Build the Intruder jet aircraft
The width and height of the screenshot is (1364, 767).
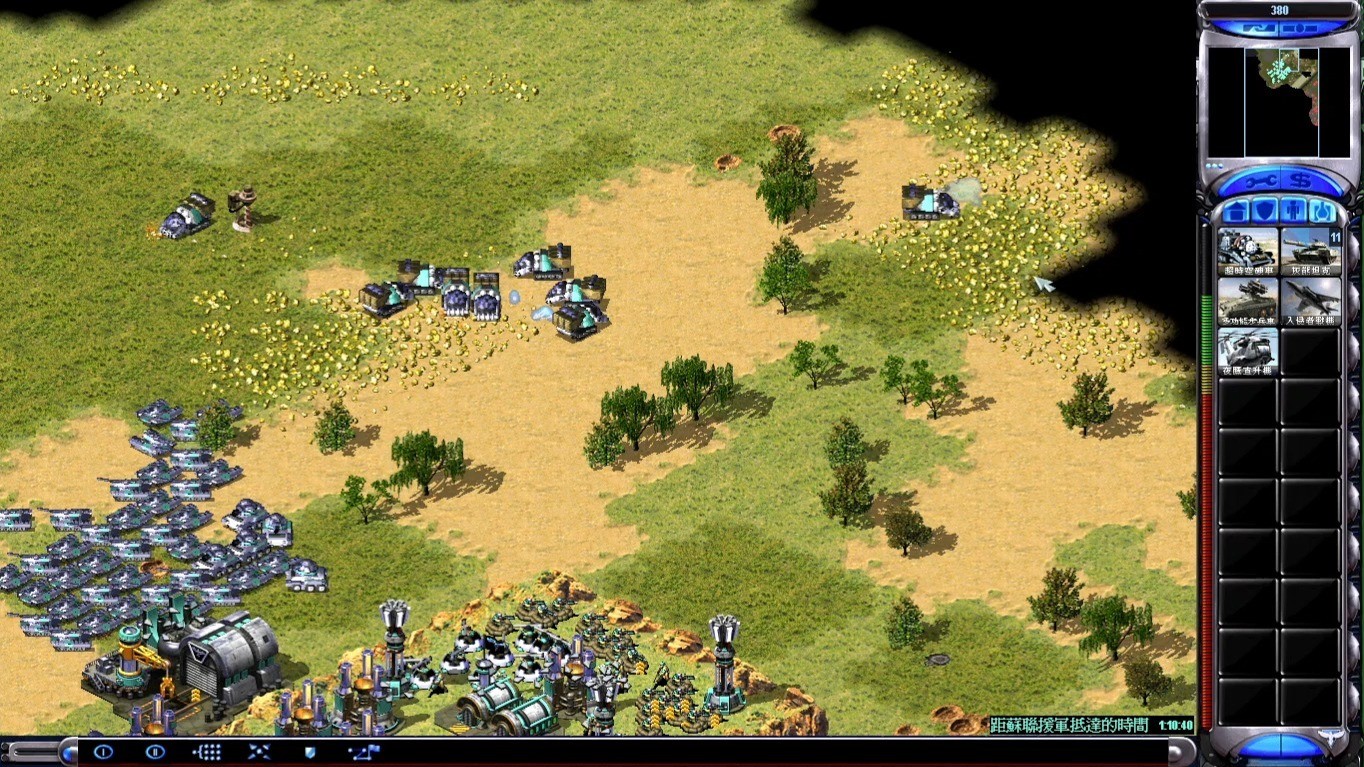(1310, 301)
